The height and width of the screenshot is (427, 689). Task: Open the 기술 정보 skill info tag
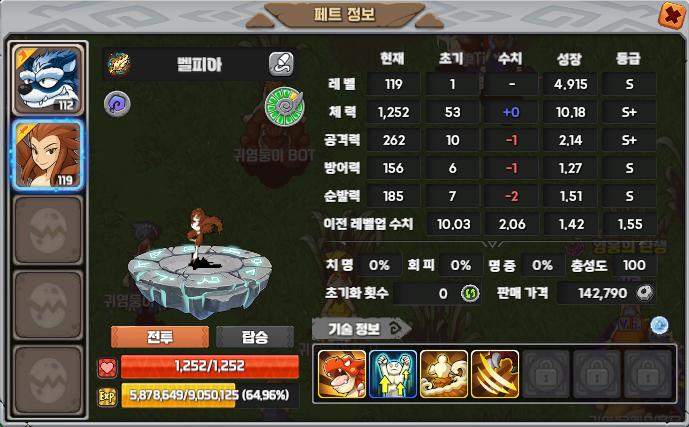pos(358,328)
